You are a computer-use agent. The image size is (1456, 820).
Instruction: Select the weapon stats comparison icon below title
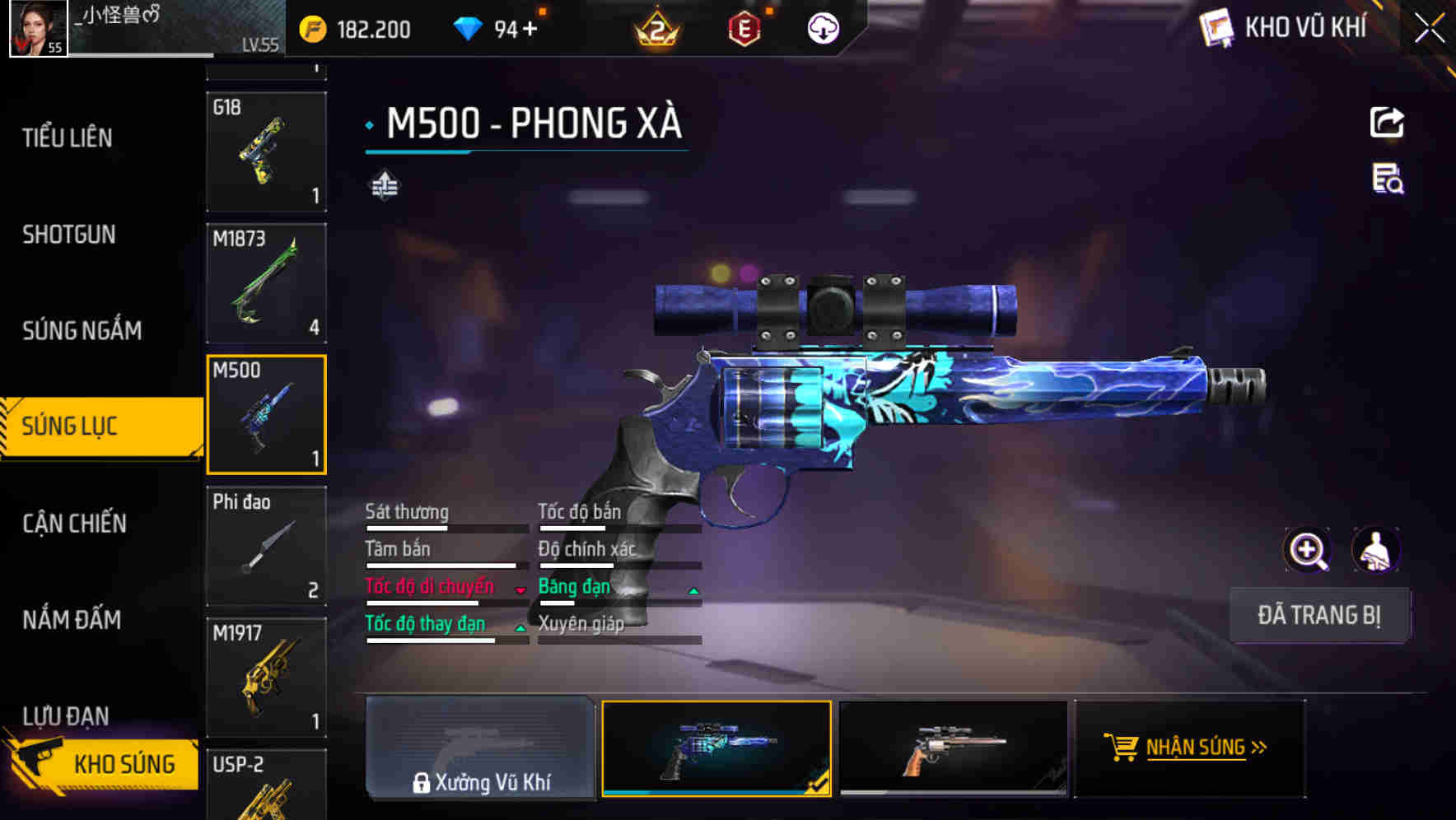(384, 184)
